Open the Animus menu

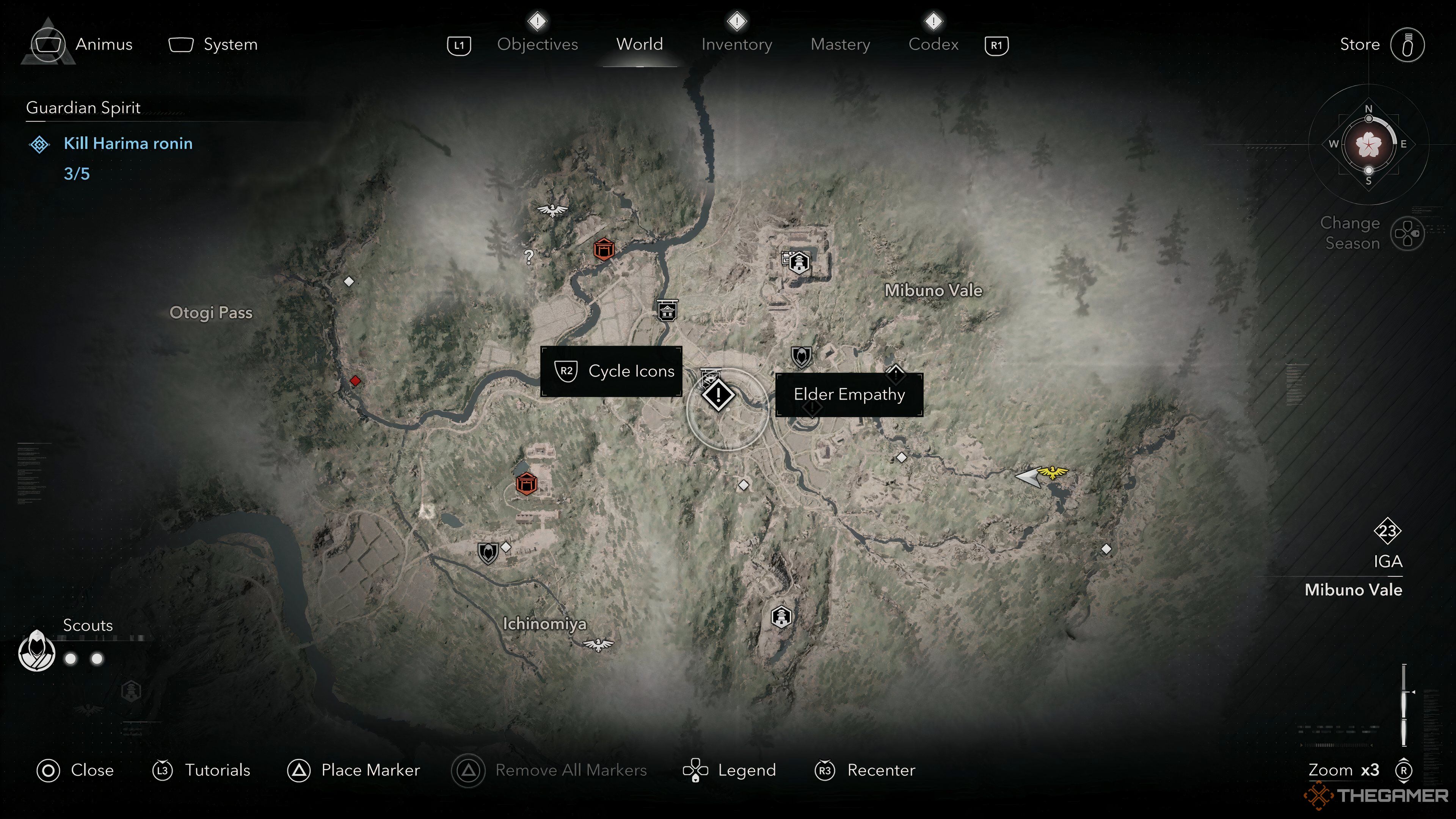point(82,44)
